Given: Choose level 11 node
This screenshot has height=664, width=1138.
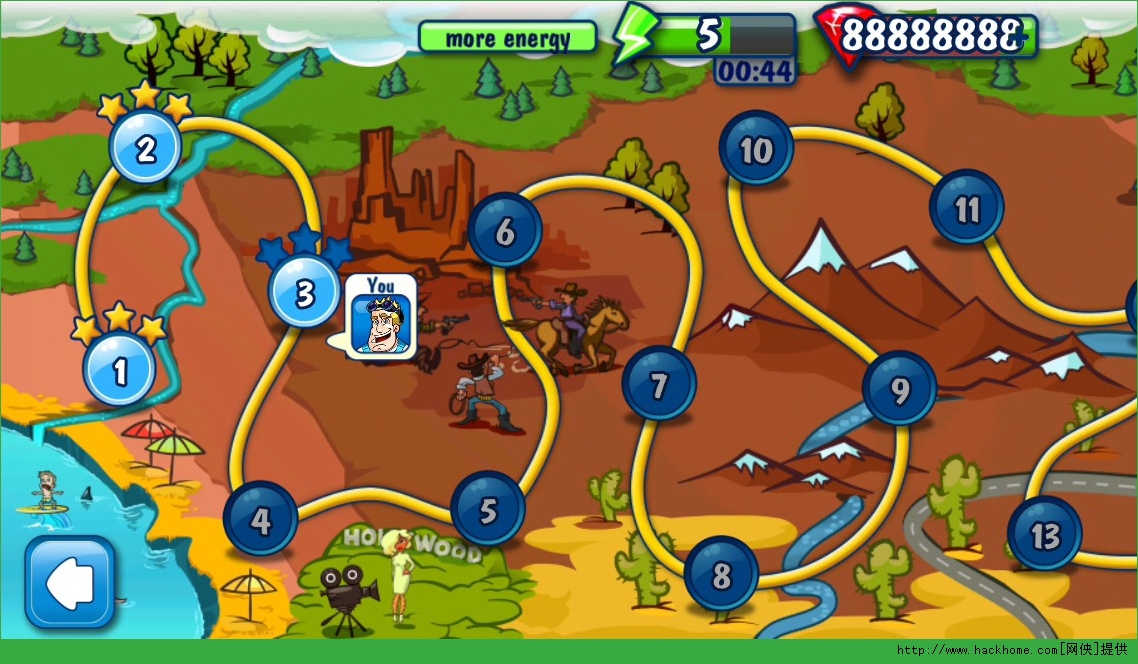Looking at the screenshot, I should pos(966,208).
